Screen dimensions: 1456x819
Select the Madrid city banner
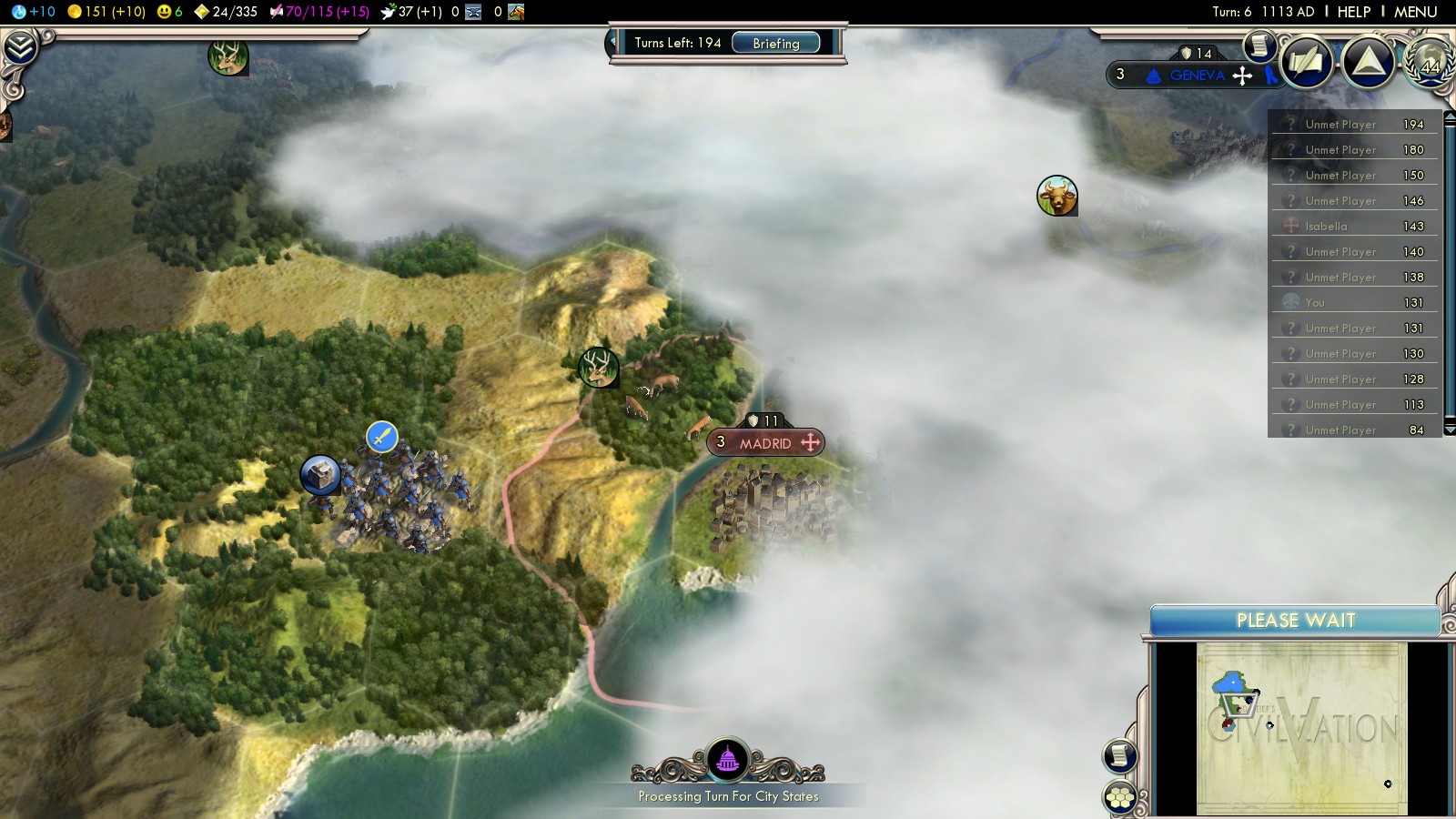765,443
